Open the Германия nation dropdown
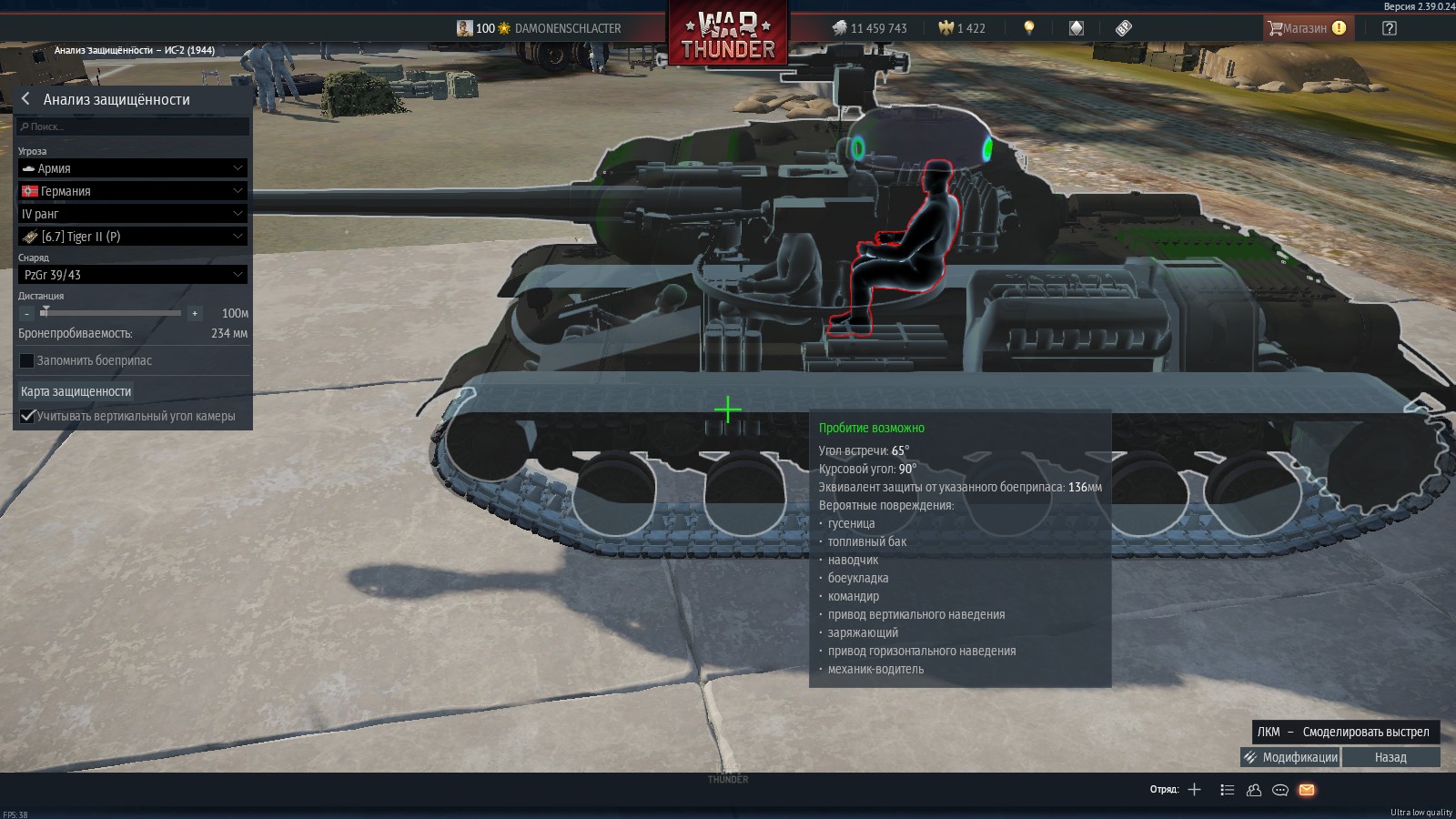The height and width of the screenshot is (819, 1456). (x=133, y=191)
